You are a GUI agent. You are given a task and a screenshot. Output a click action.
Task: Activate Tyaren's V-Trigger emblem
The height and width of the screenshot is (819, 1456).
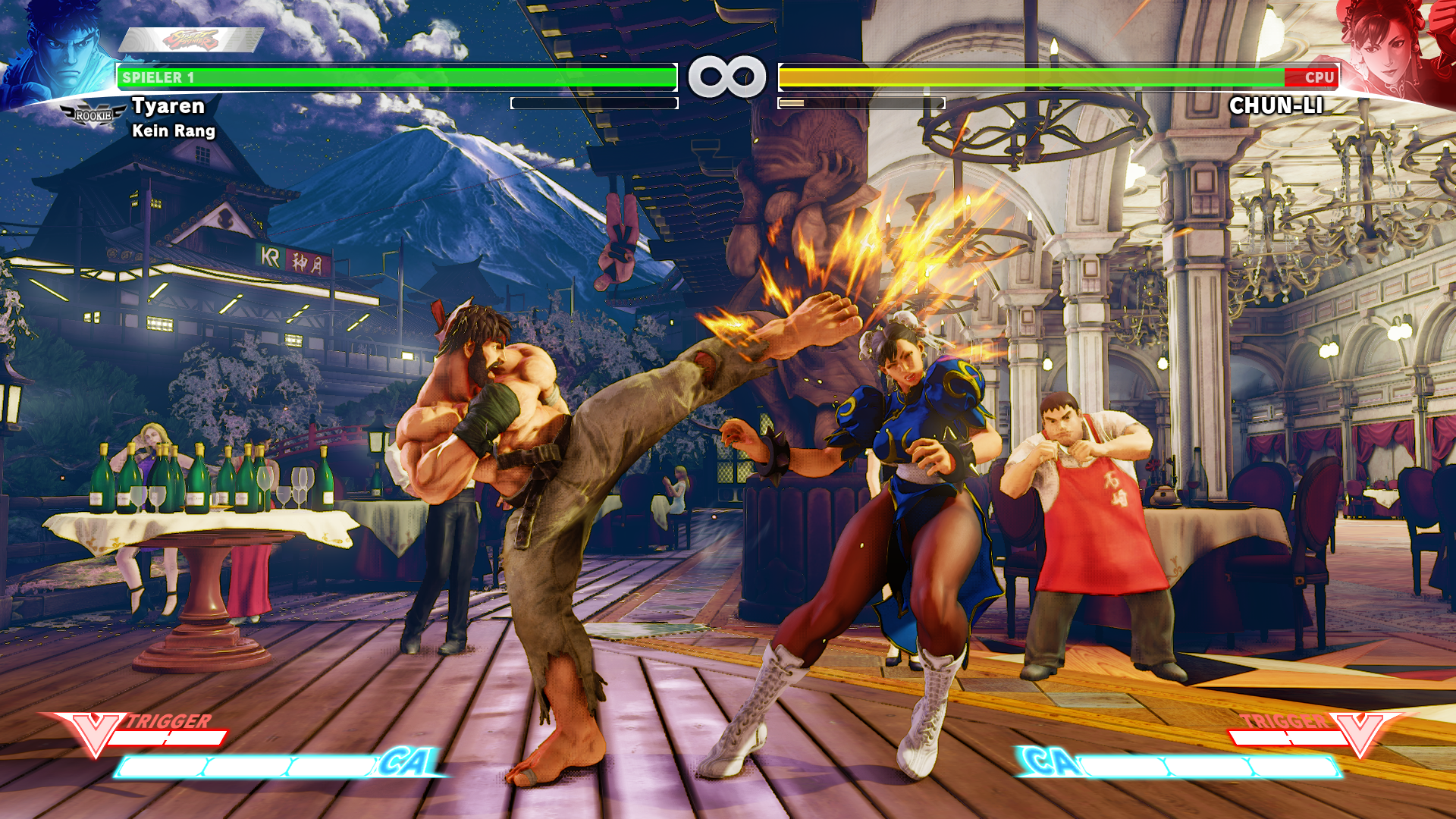click(96, 733)
